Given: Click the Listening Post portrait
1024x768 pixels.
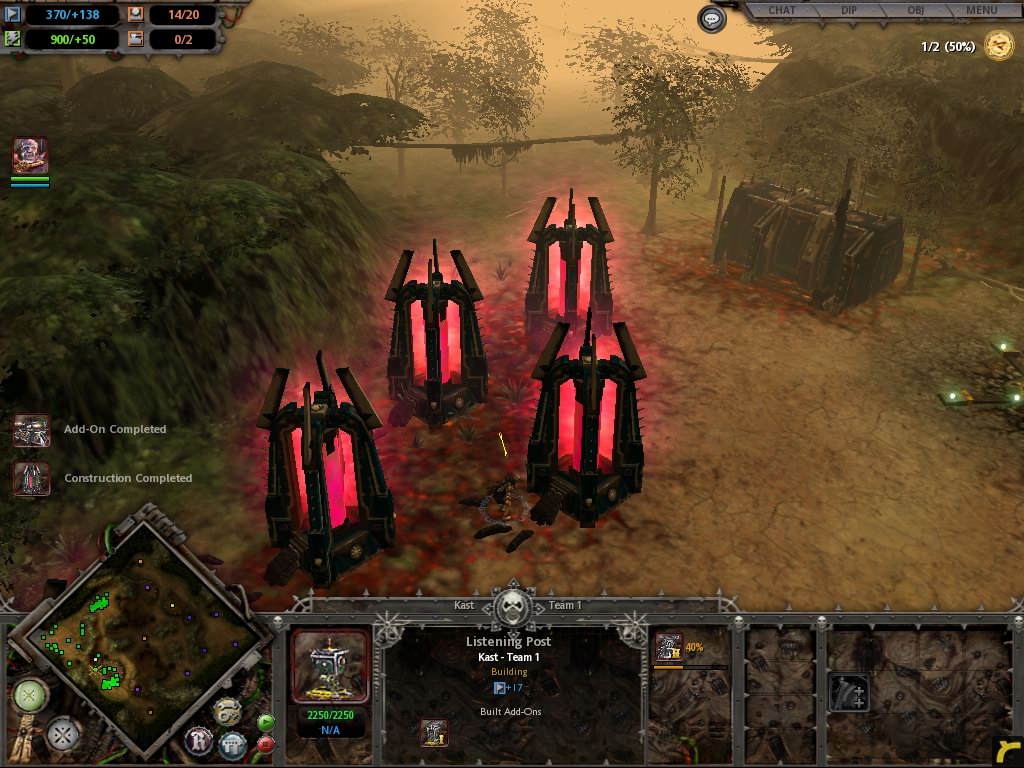Looking at the screenshot, I should point(329,666).
